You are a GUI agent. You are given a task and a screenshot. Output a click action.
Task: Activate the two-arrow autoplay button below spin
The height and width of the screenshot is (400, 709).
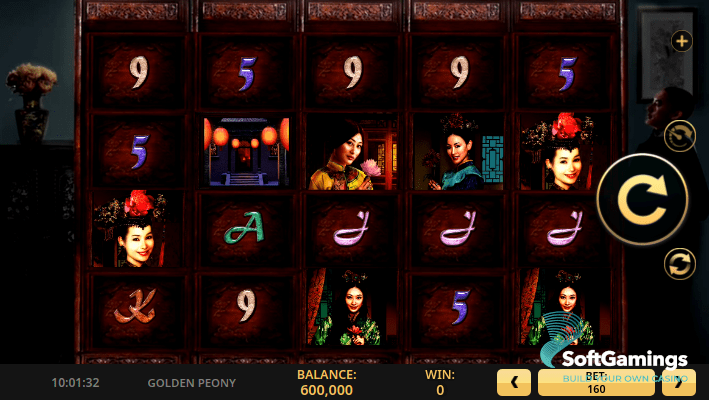[680, 264]
